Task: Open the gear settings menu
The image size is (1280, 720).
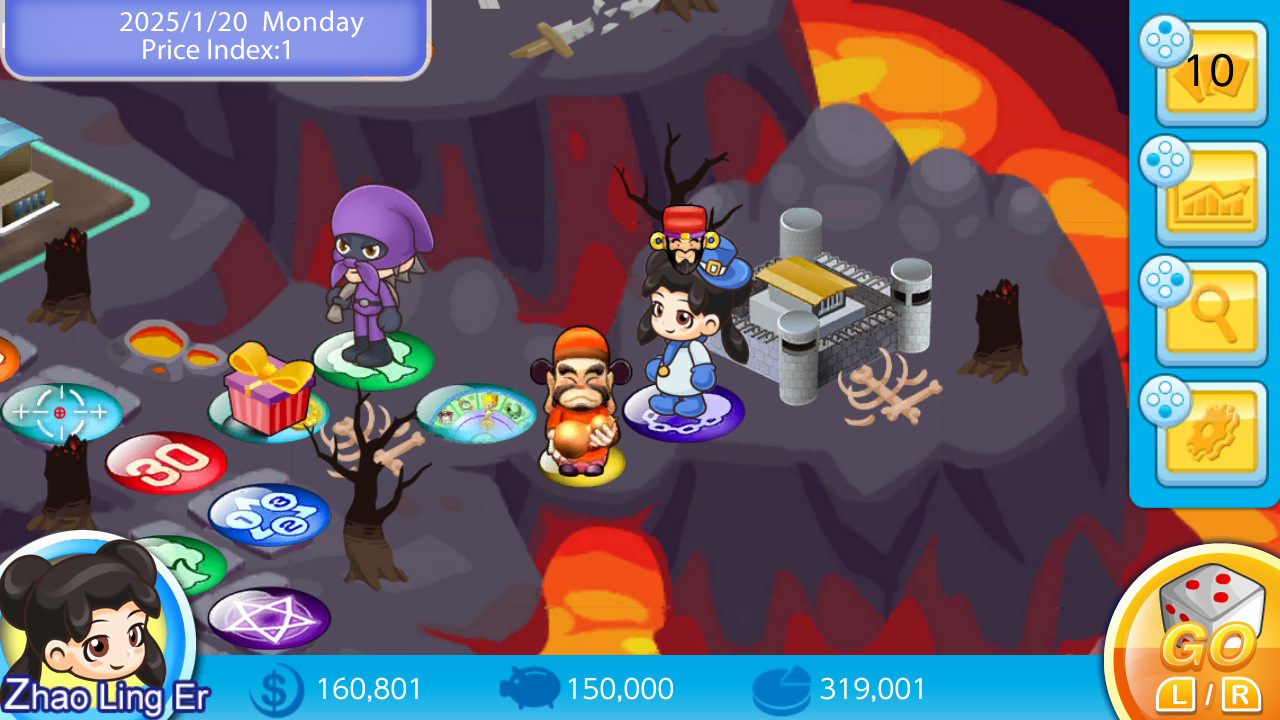Action: pyautogui.click(x=1210, y=430)
